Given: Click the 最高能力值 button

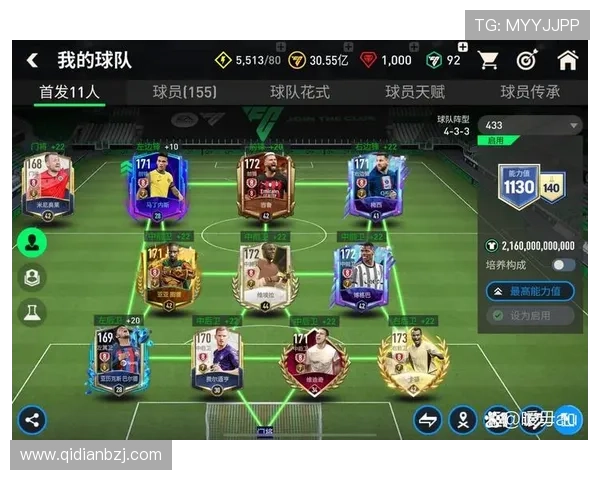Looking at the screenshot, I should 530,291.
